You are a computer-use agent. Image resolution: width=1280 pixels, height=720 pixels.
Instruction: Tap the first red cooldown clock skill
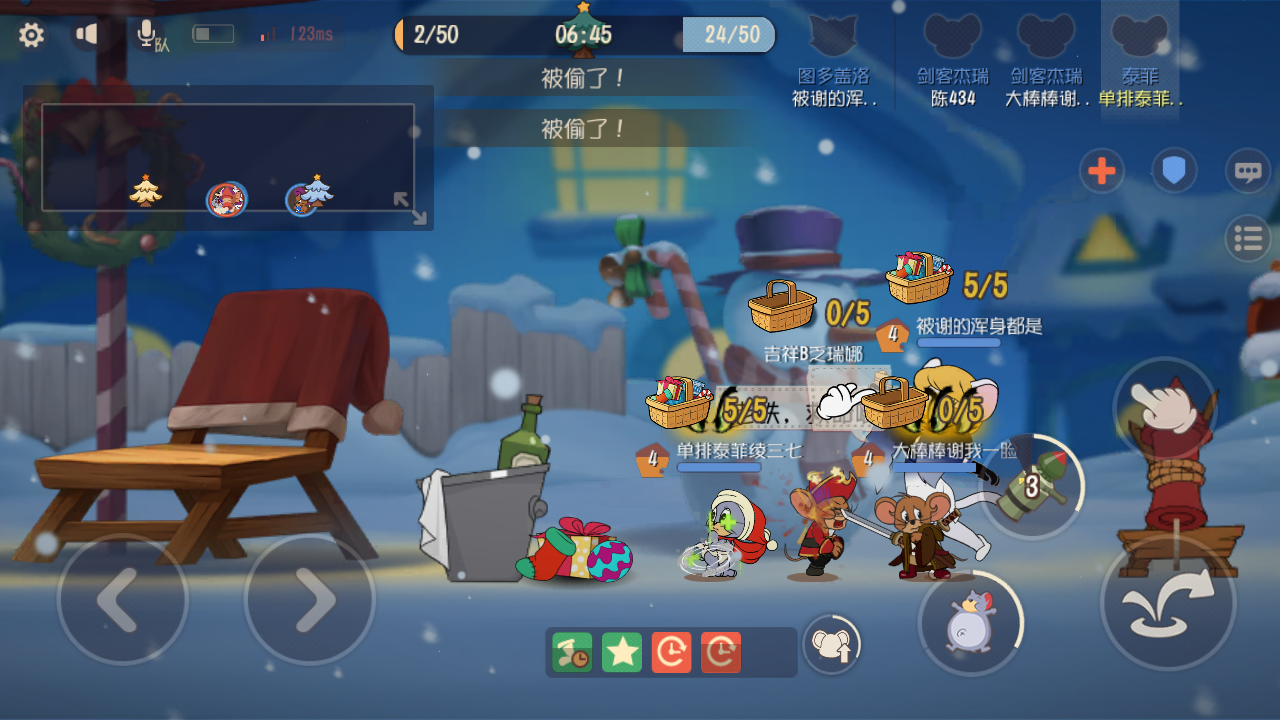click(x=672, y=652)
